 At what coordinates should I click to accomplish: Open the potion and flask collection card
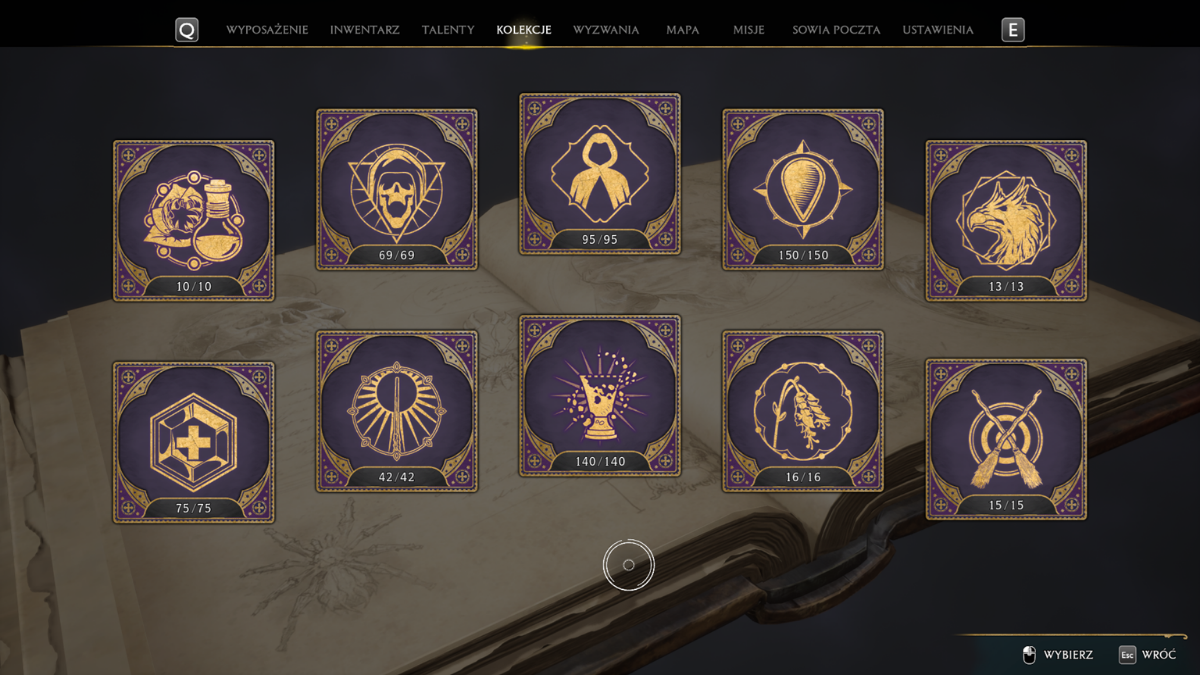(x=194, y=220)
